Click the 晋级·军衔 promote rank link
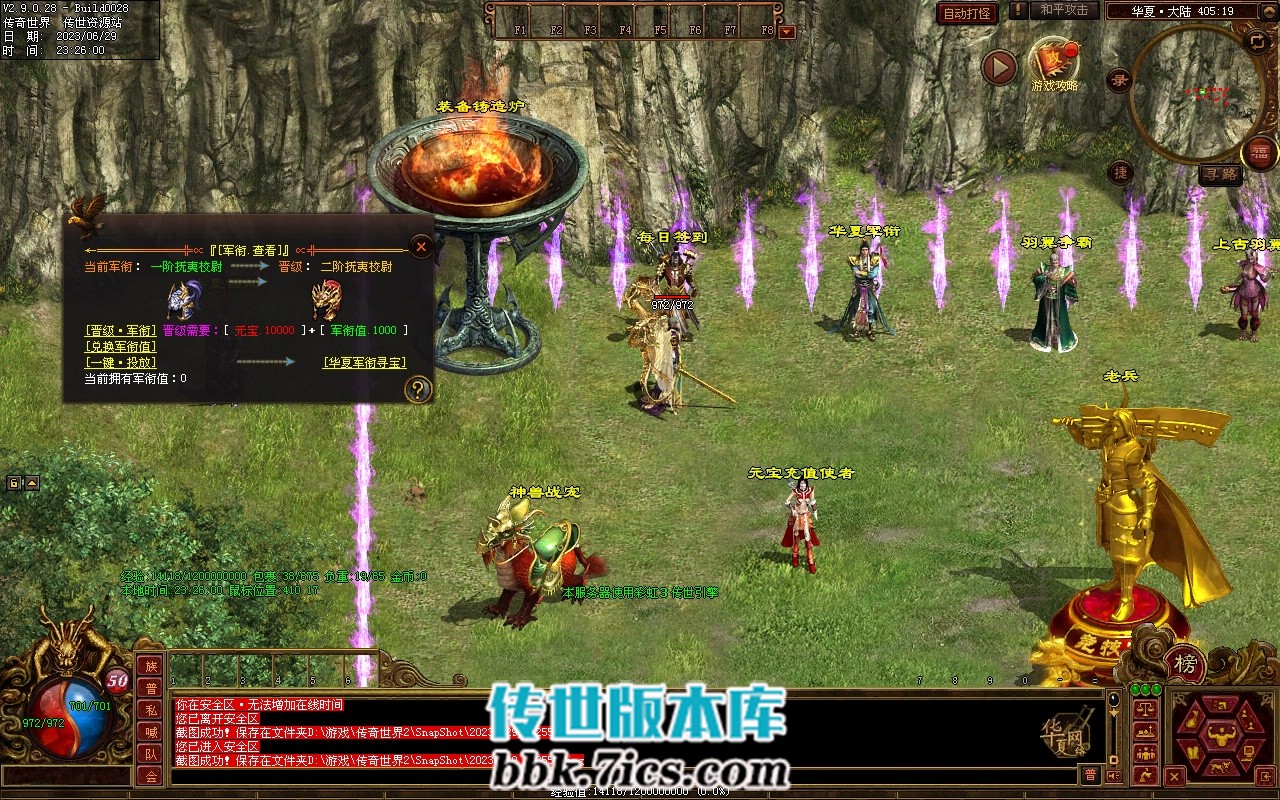This screenshot has width=1280, height=800. 120,330
